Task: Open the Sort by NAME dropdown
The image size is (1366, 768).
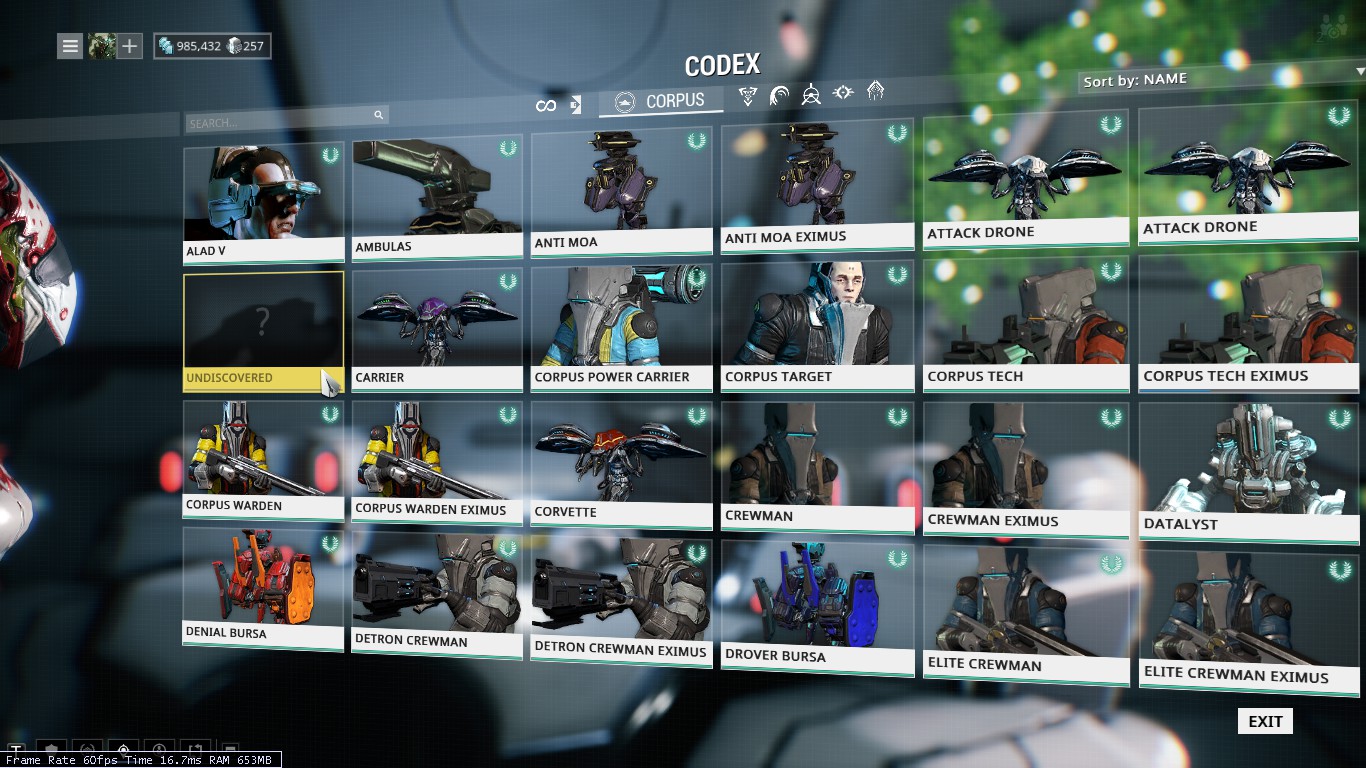Action: 1222,79
